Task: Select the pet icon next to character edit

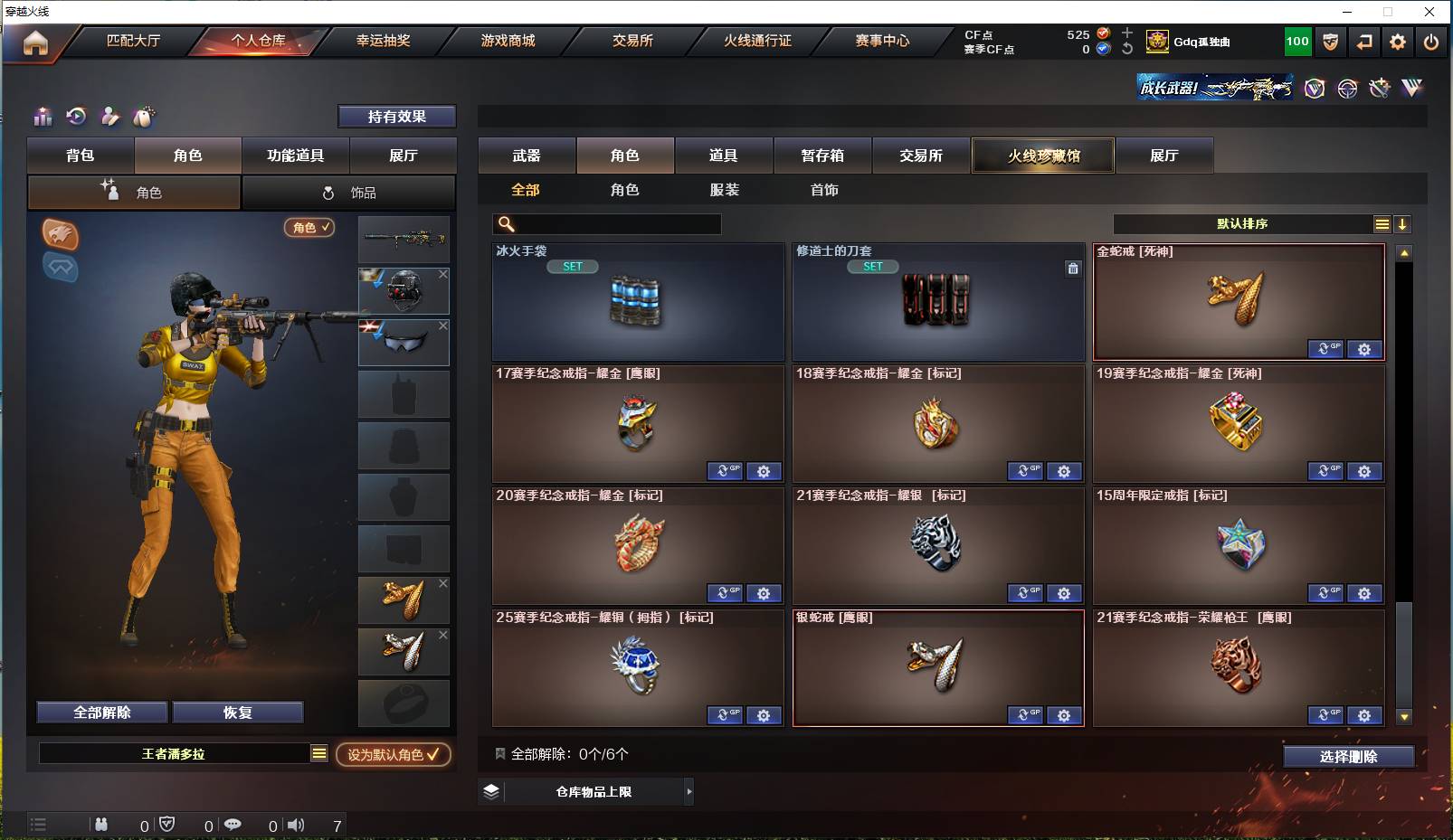Action: click(x=143, y=117)
